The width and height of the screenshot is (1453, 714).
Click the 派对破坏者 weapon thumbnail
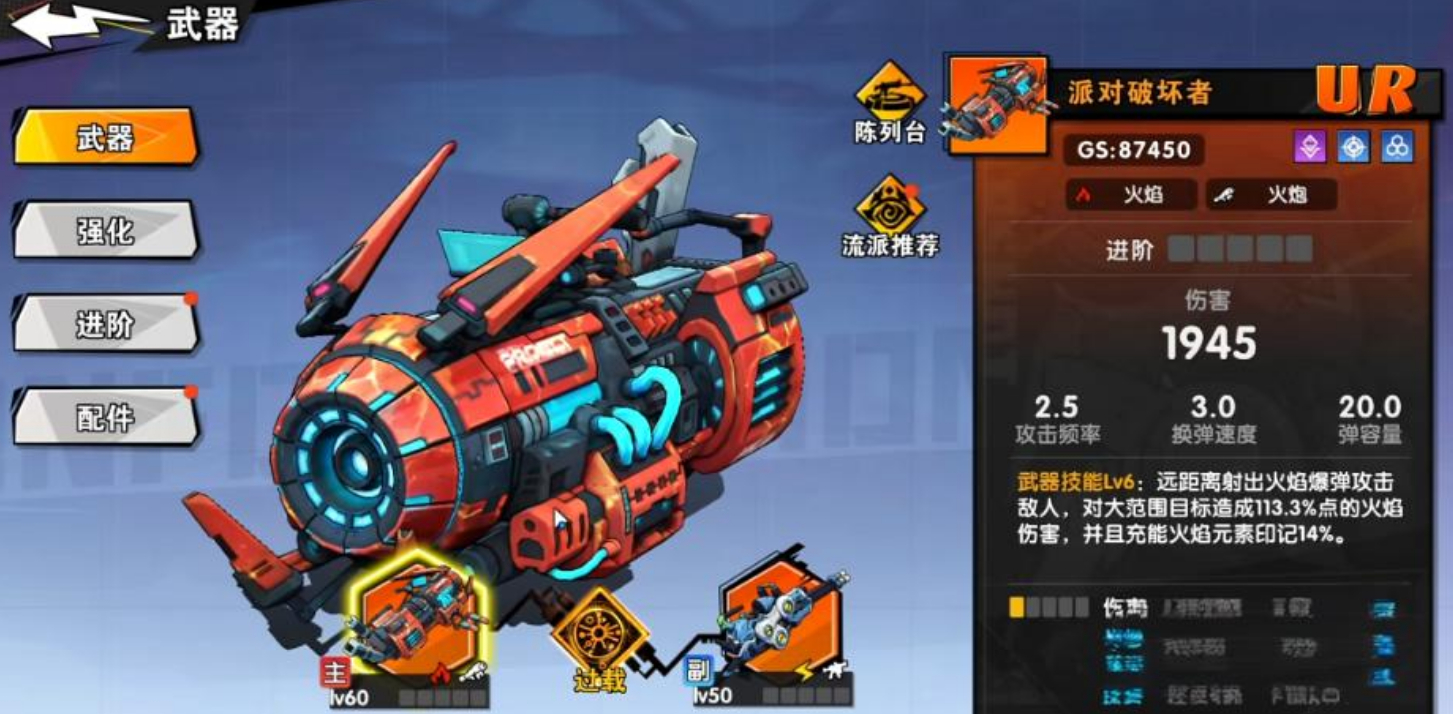pos(997,105)
